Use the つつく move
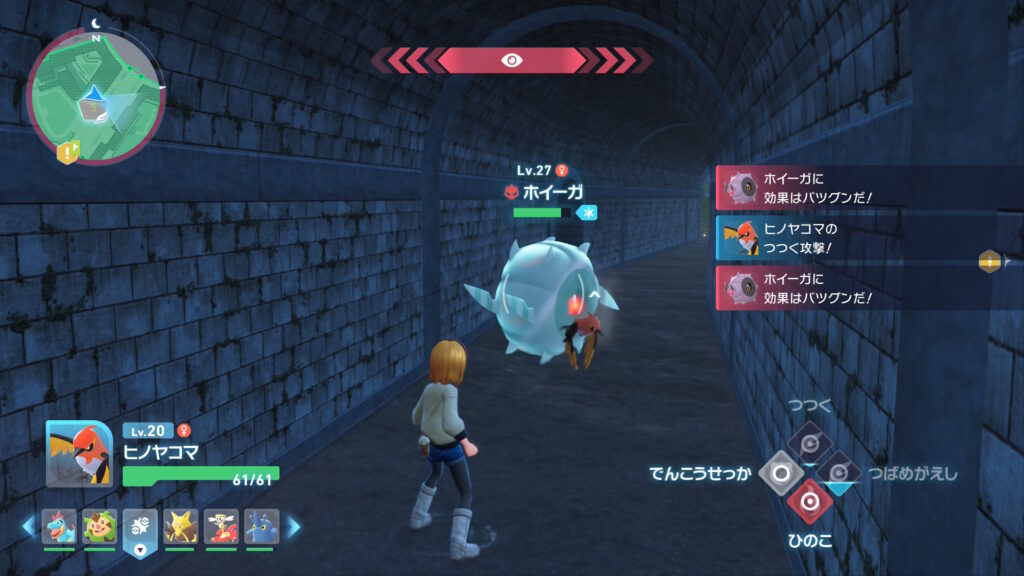 tap(809, 440)
